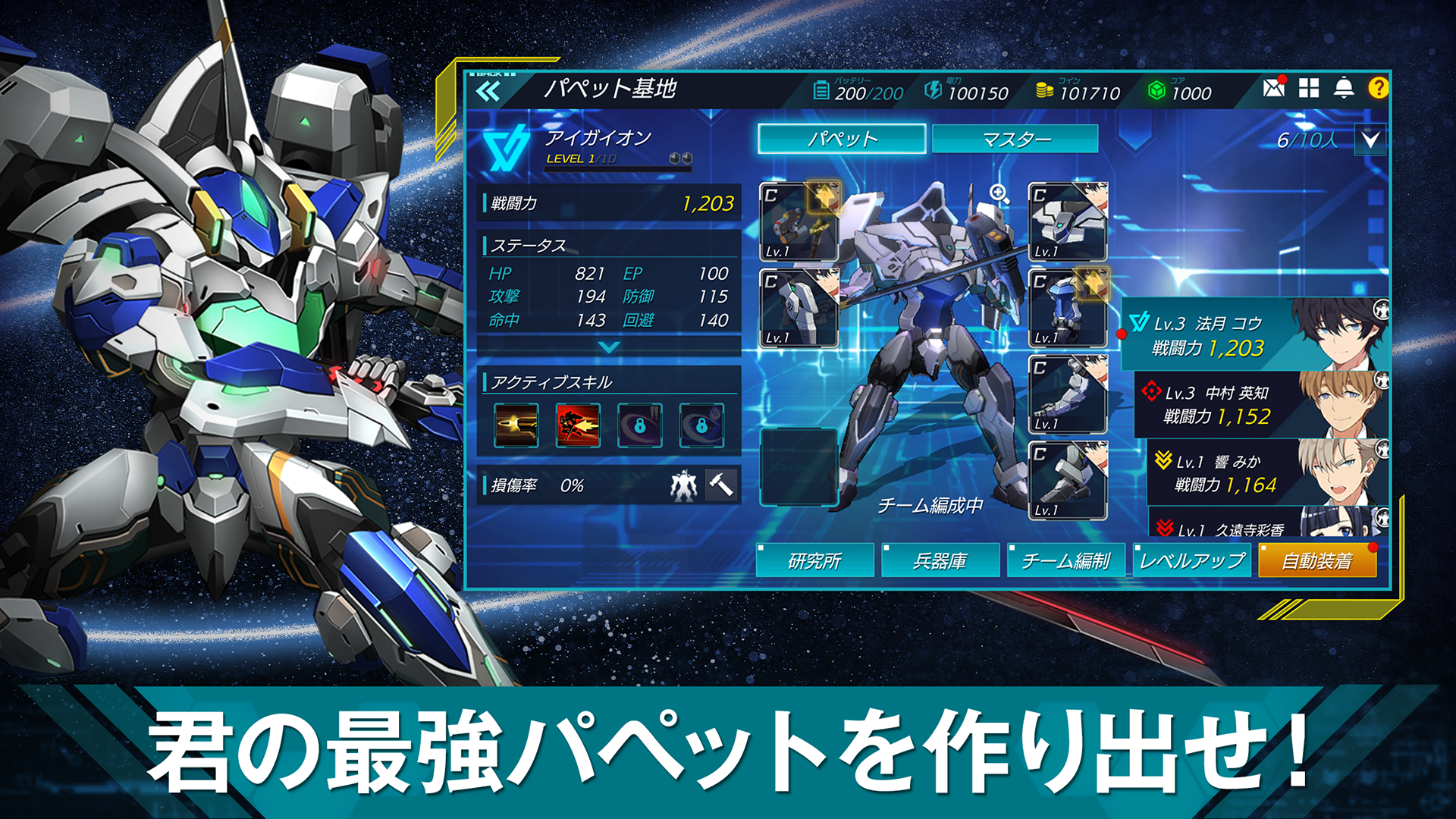Open the mail inbox icon
Viewport: 1456px width, 819px height.
point(1272,89)
